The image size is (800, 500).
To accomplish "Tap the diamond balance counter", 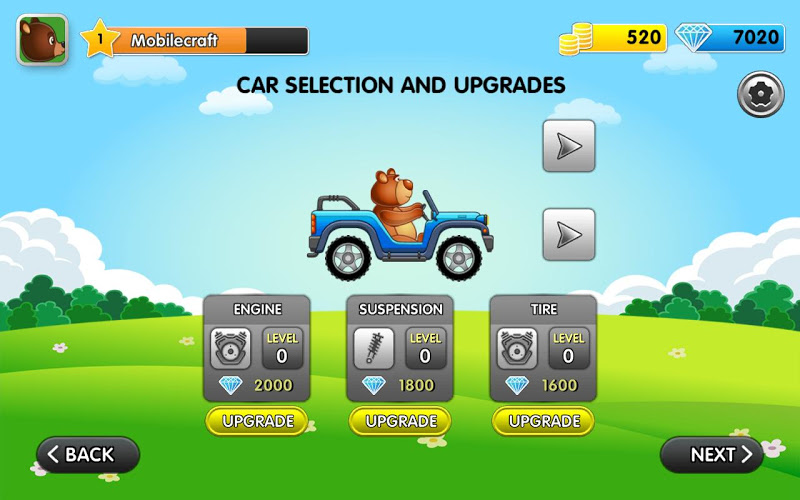I will tap(728, 38).
